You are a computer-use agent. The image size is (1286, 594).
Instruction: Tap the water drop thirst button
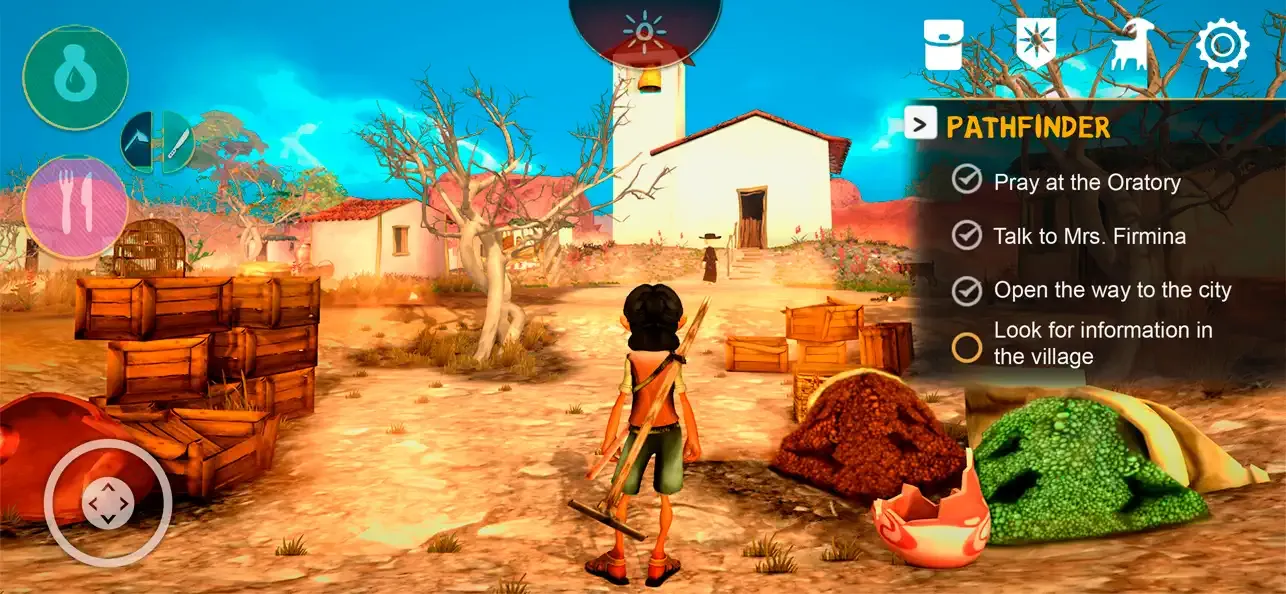tap(76, 77)
